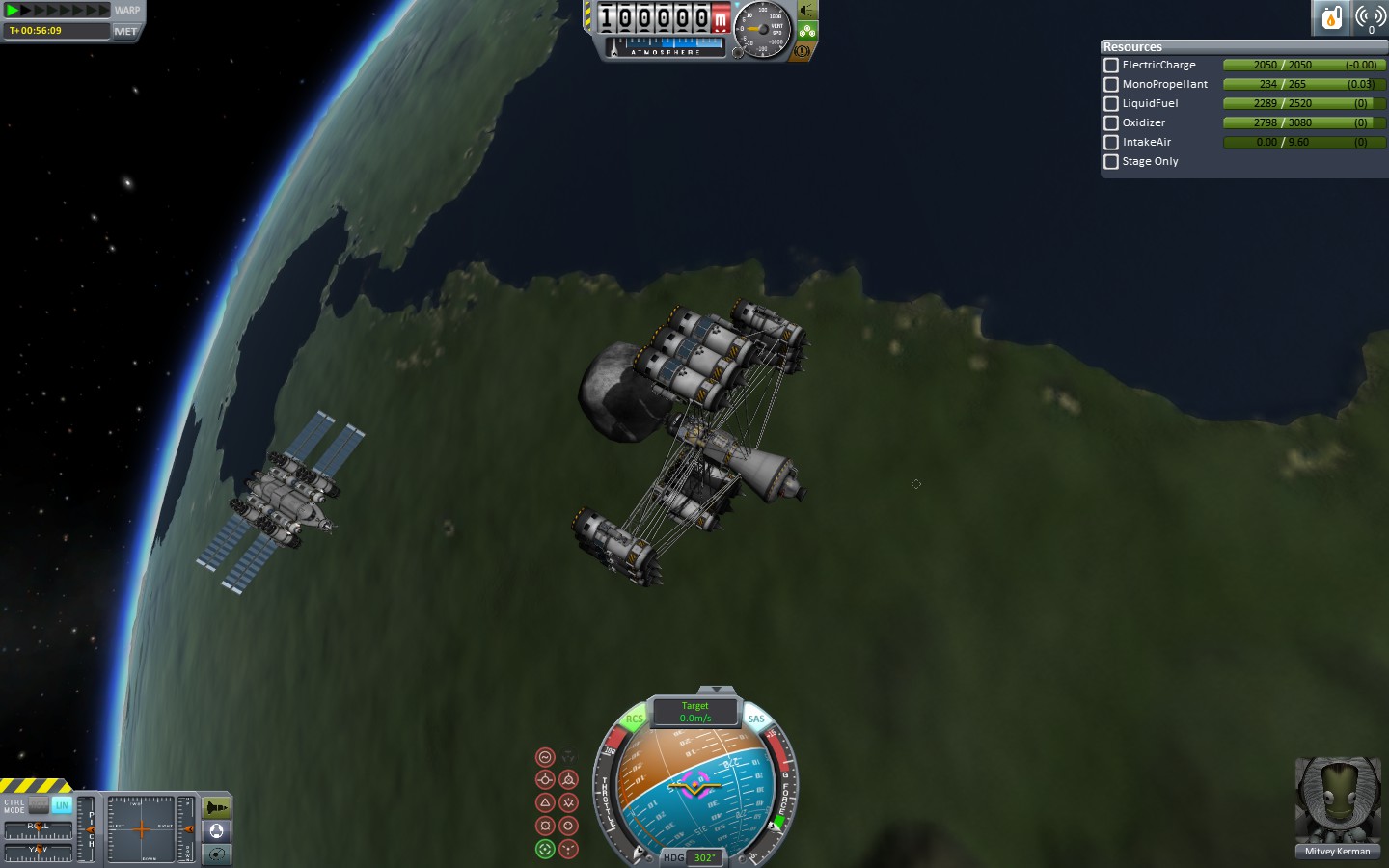The width and height of the screenshot is (1389, 868).
Task: Enable the Stage Only option
Action: tap(1111, 162)
